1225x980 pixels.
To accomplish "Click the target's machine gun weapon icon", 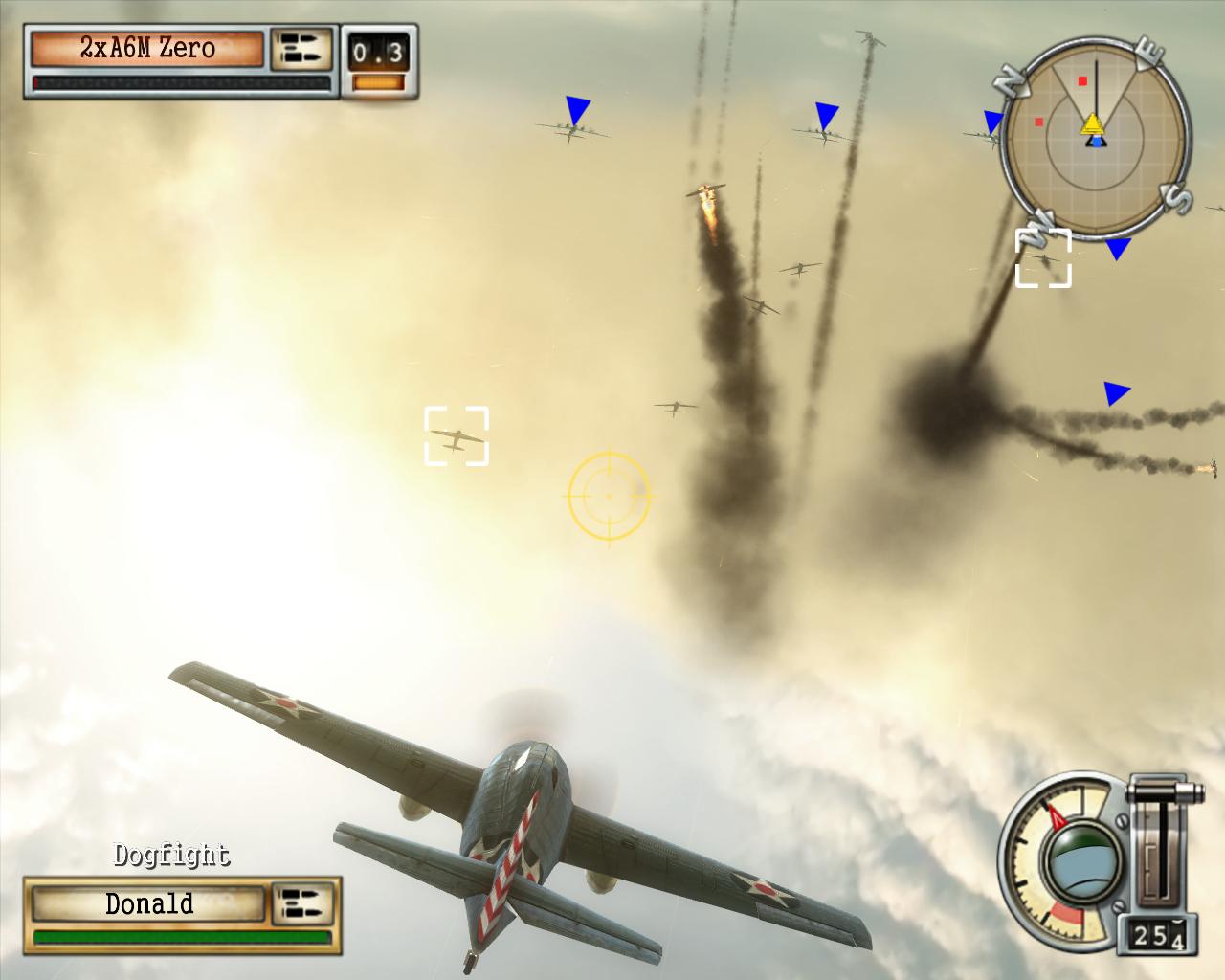I will click(x=301, y=49).
